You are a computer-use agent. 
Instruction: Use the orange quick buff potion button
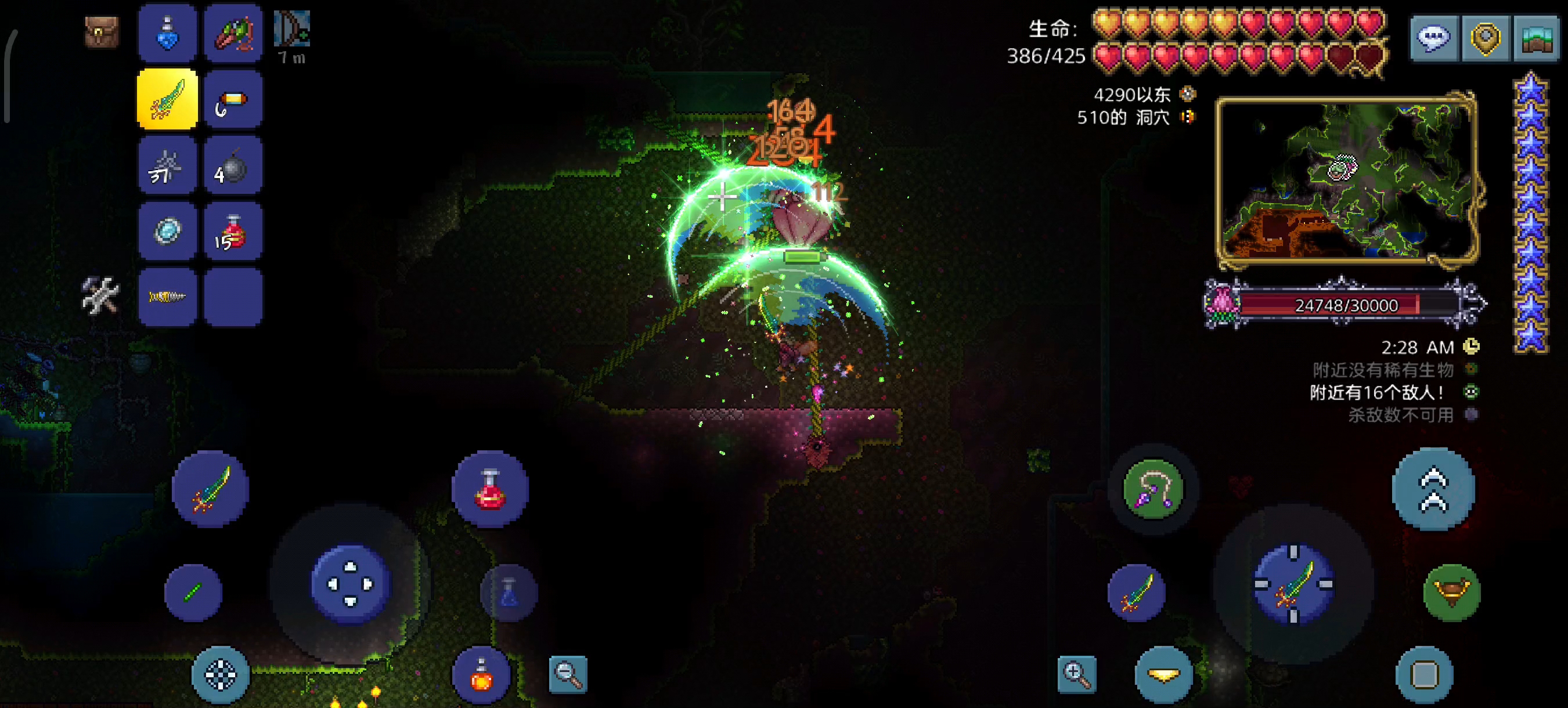point(481,674)
